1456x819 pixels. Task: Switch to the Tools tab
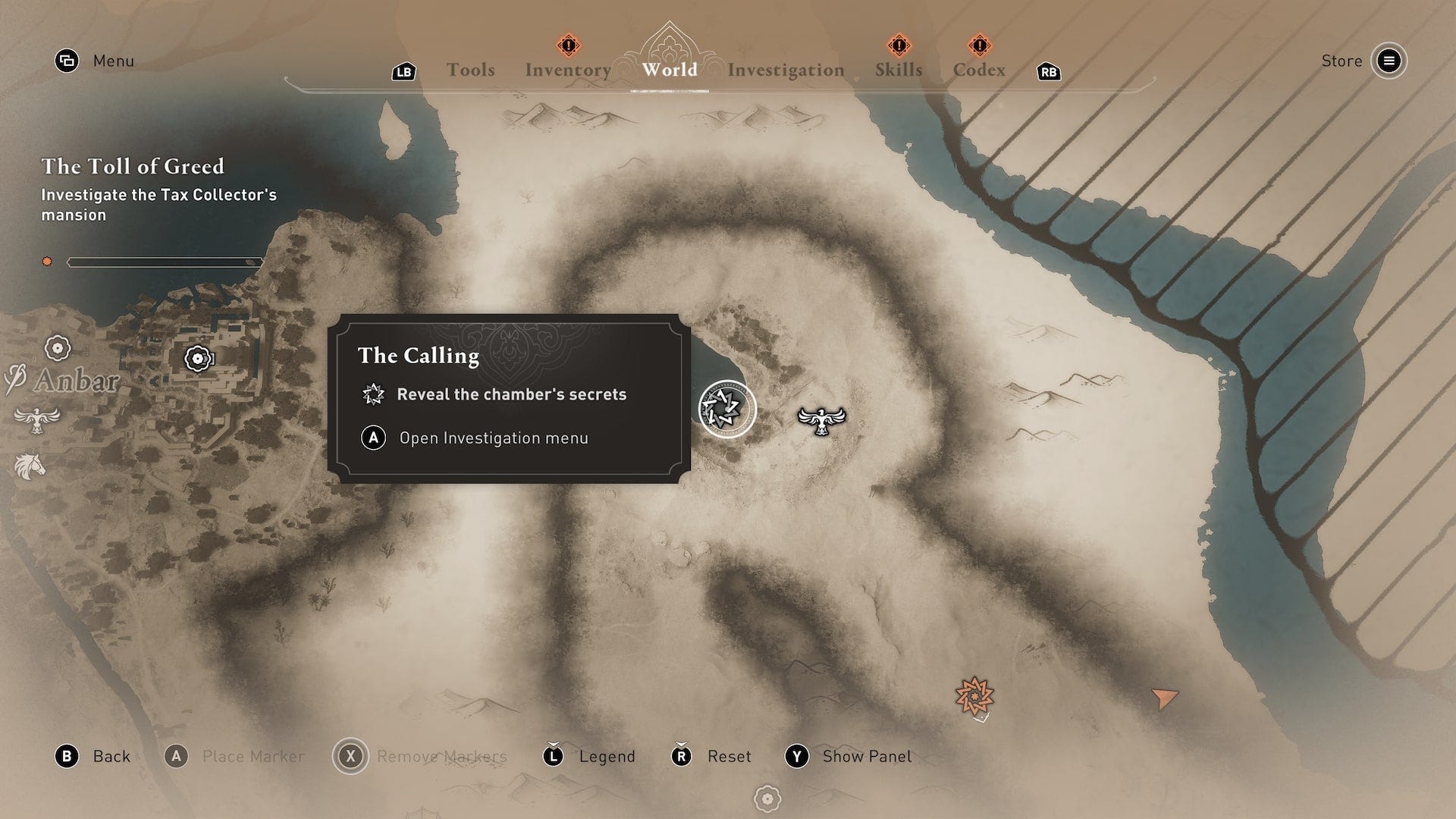(470, 70)
